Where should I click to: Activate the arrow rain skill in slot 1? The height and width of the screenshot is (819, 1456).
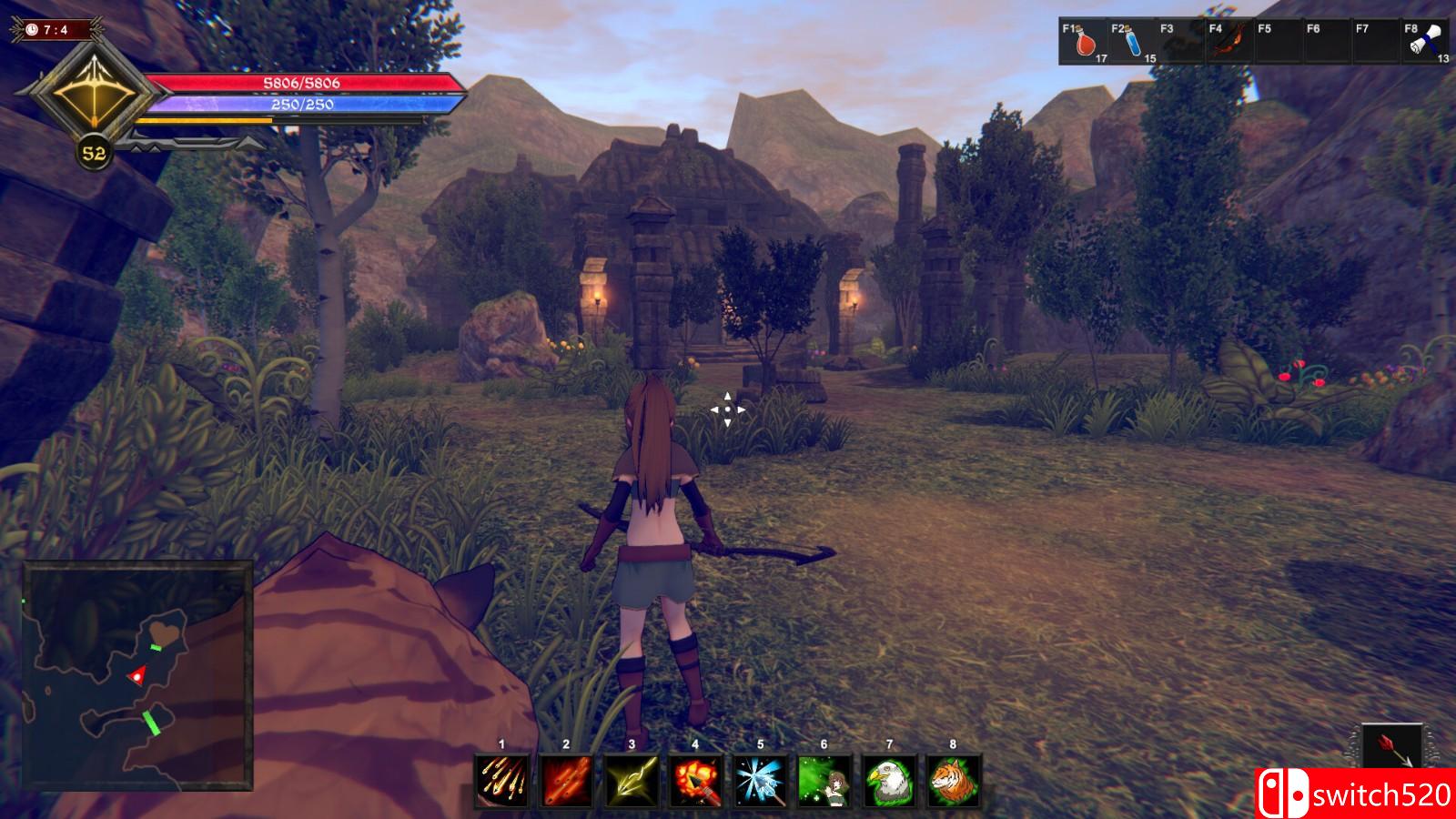point(501,781)
